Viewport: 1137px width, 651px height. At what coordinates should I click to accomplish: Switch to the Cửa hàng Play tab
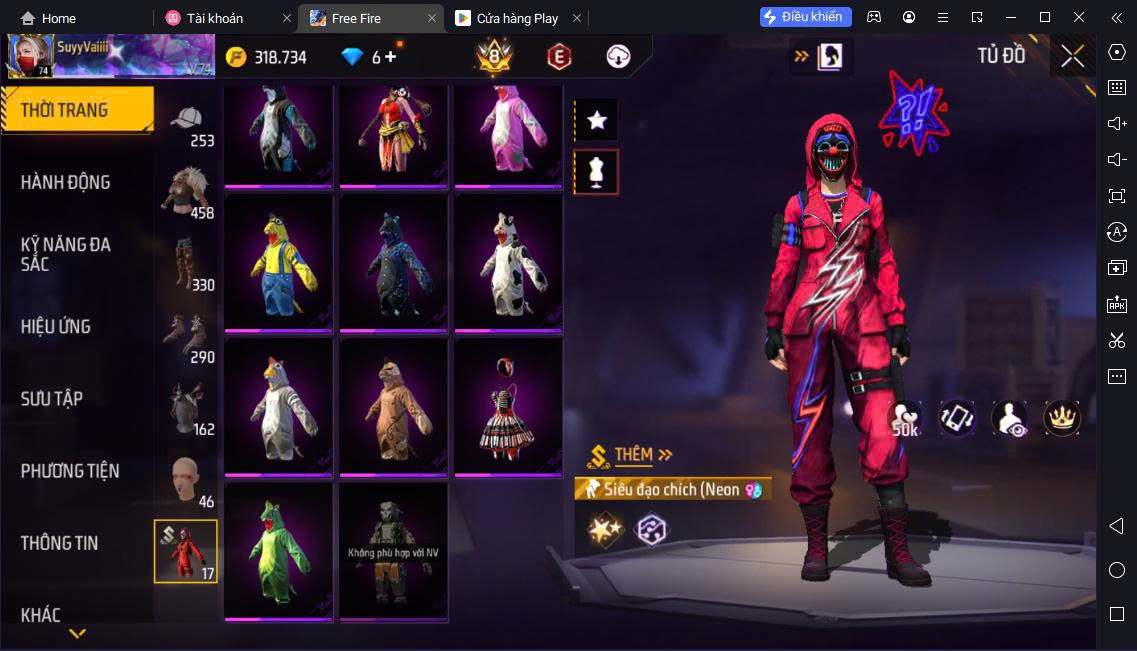pyautogui.click(x=517, y=18)
